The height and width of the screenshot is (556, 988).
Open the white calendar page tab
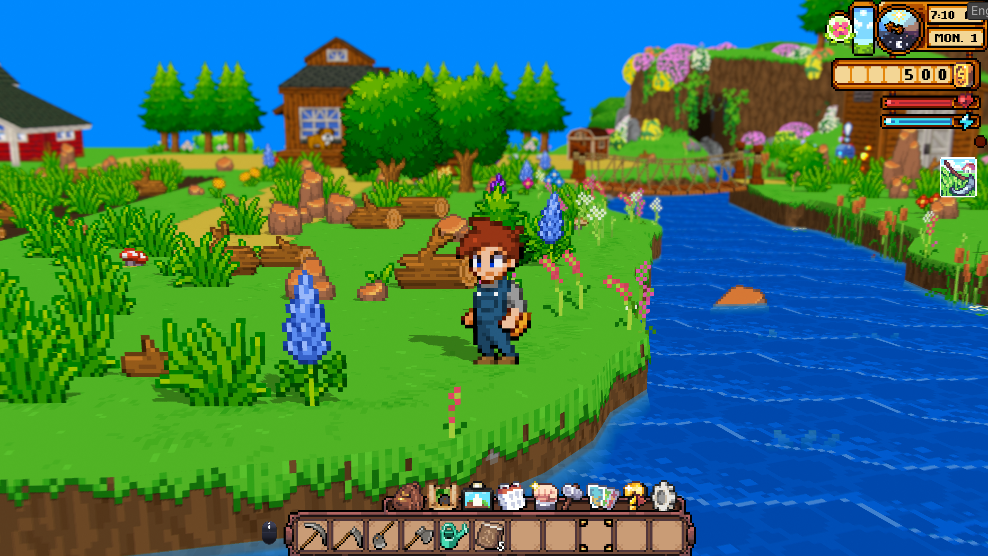[x=510, y=496]
